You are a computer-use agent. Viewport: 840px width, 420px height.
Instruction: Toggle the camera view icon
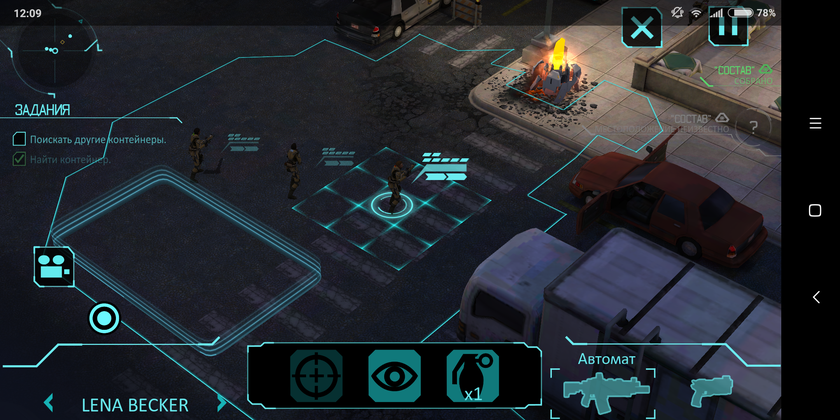[54, 266]
